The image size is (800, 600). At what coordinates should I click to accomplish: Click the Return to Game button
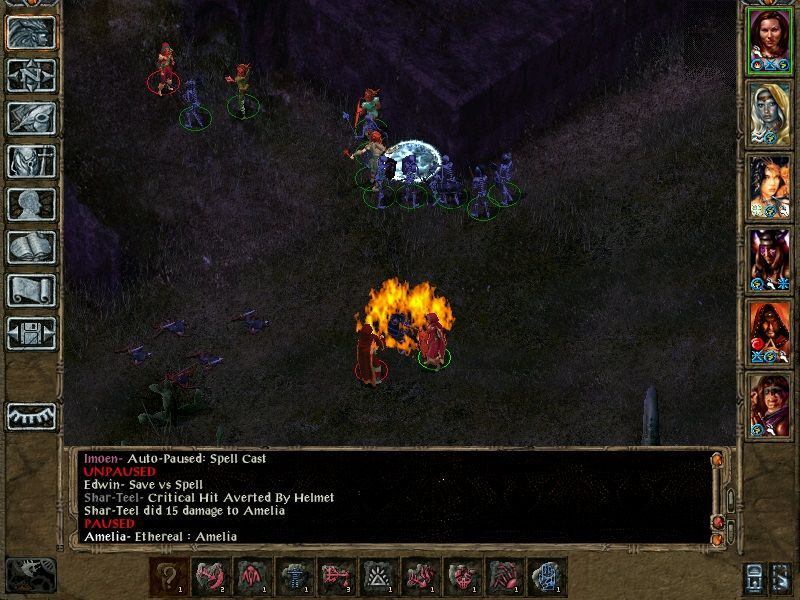31,33
